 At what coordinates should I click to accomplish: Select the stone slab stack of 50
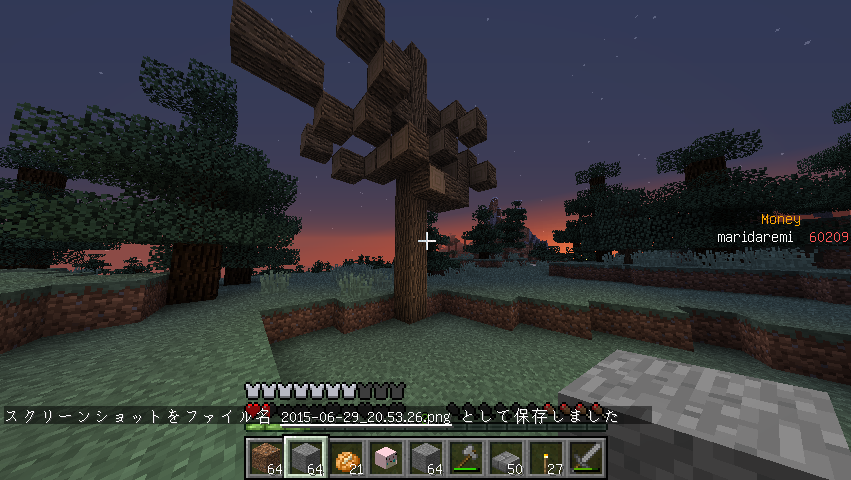point(506,458)
